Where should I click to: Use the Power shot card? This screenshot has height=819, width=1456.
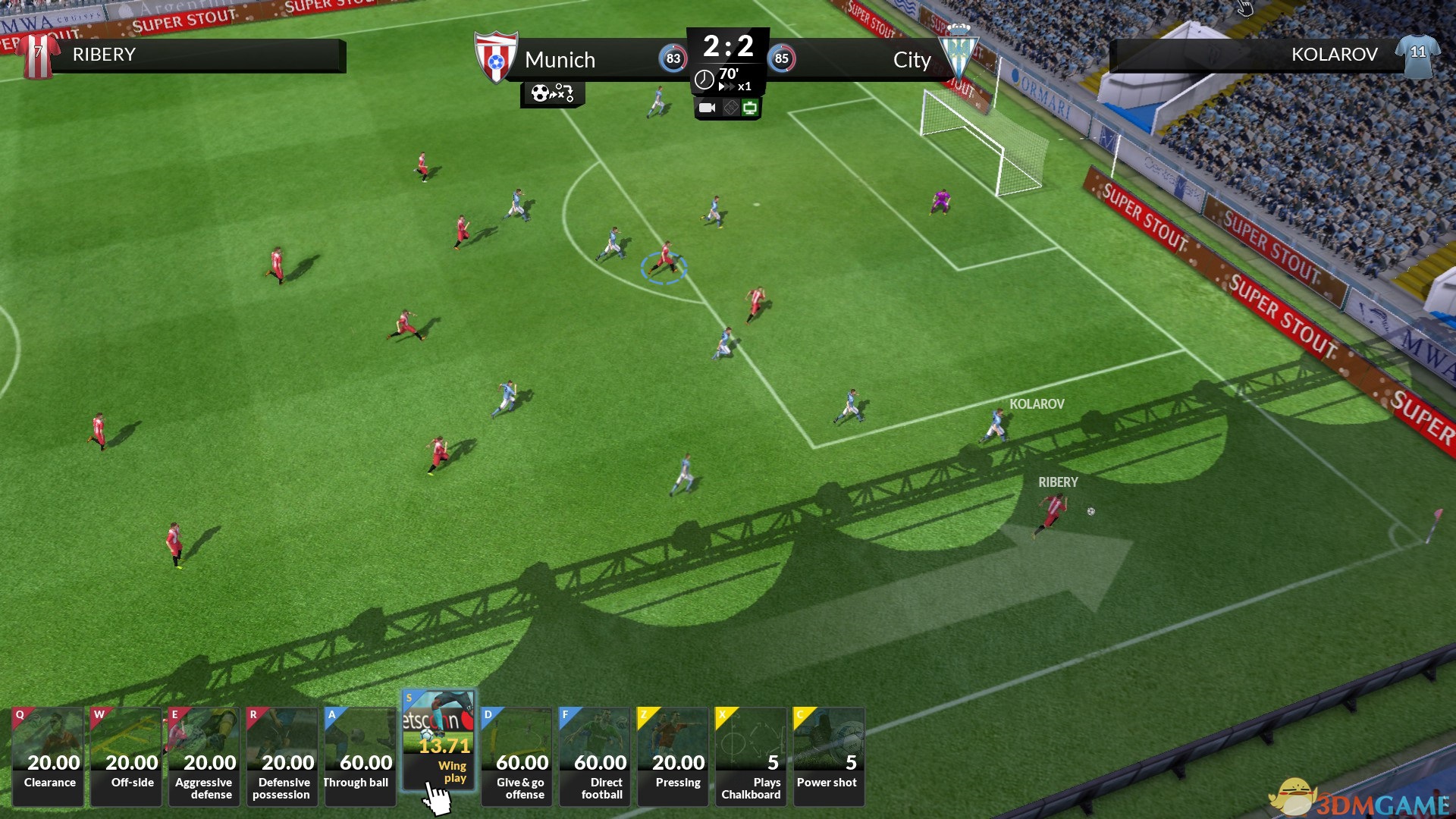click(829, 756)
